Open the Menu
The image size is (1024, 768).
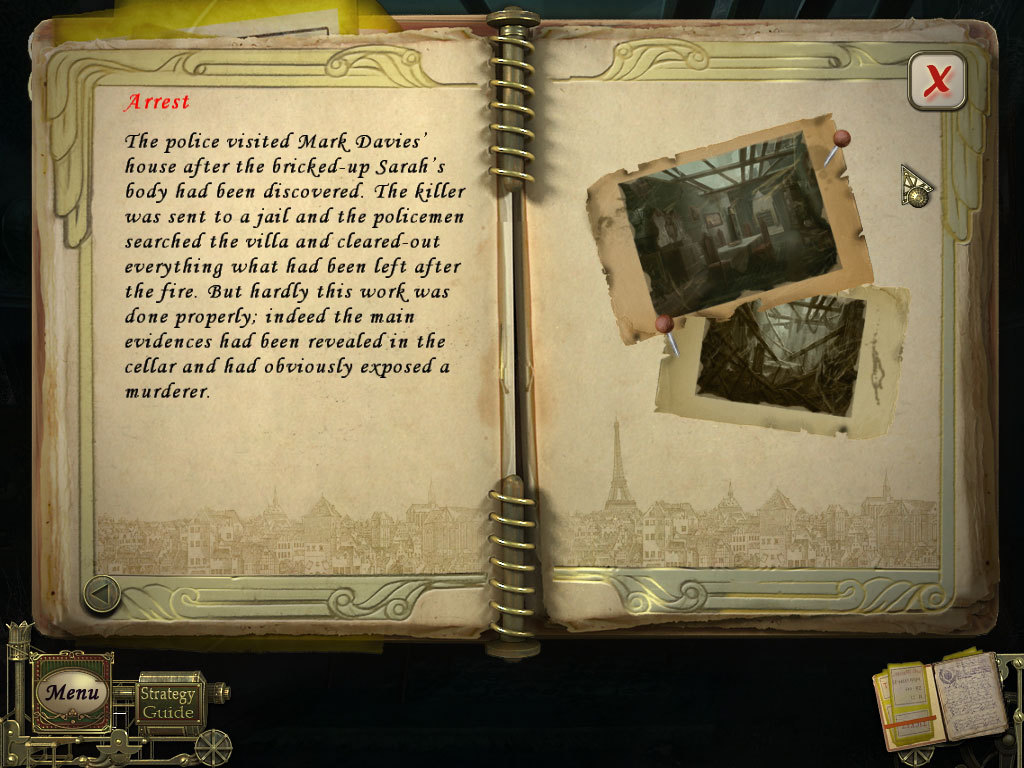click(x=72, y=692)
